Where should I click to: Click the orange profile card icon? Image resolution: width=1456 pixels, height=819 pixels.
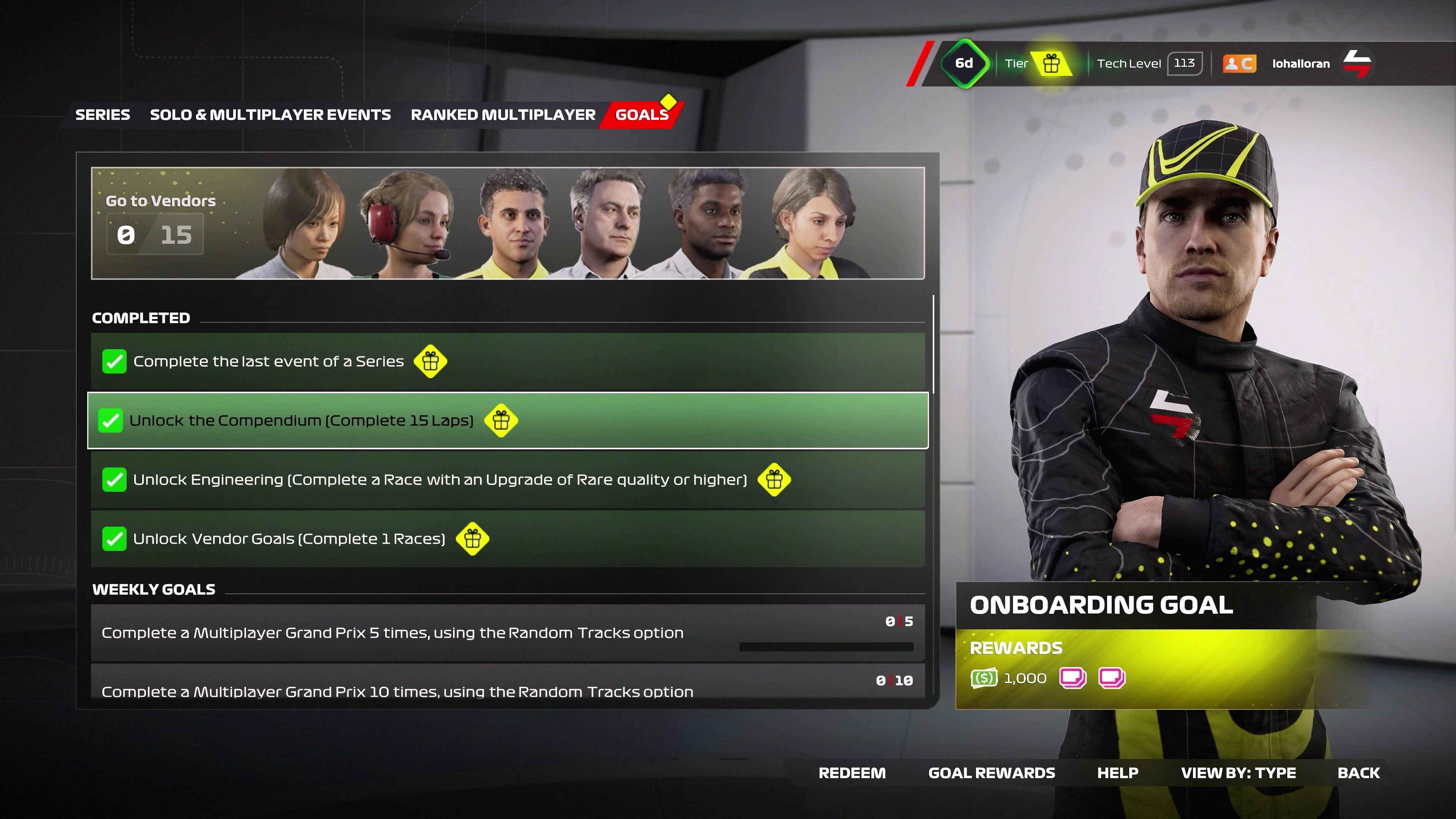coord(1239,63)
